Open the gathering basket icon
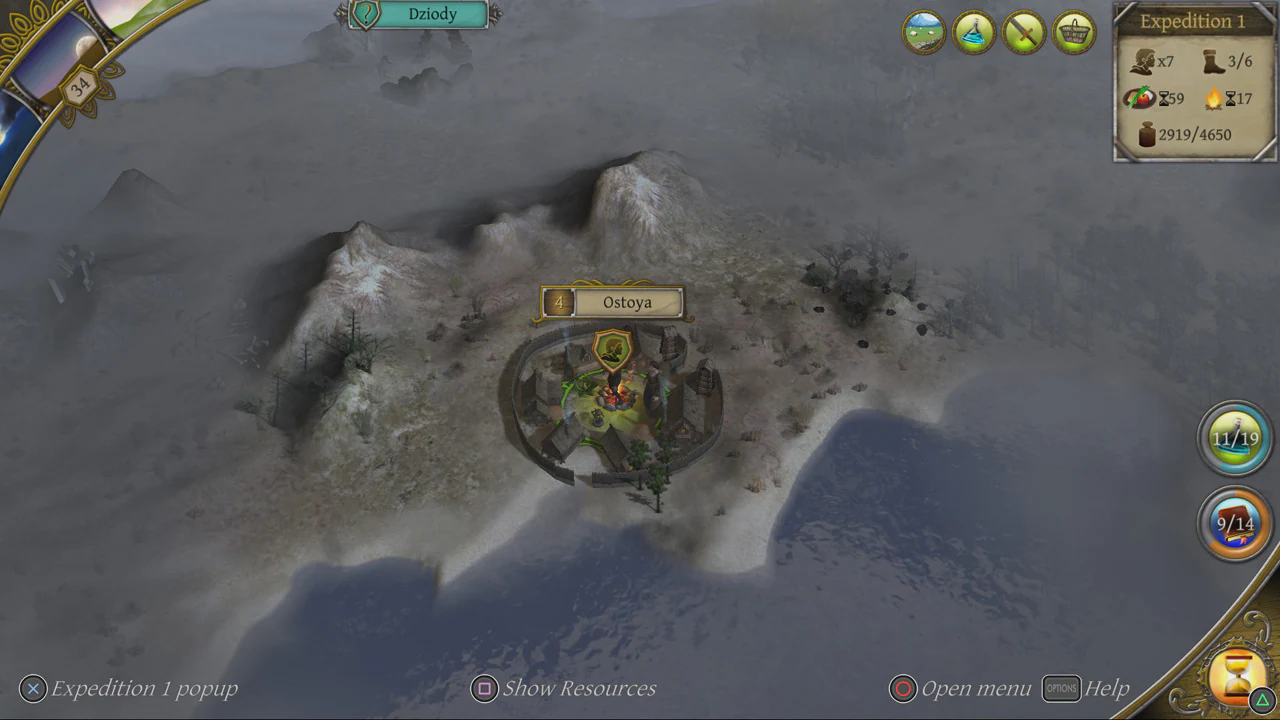Viewport: 1280px width, 720px height. tap(1073, 32)
